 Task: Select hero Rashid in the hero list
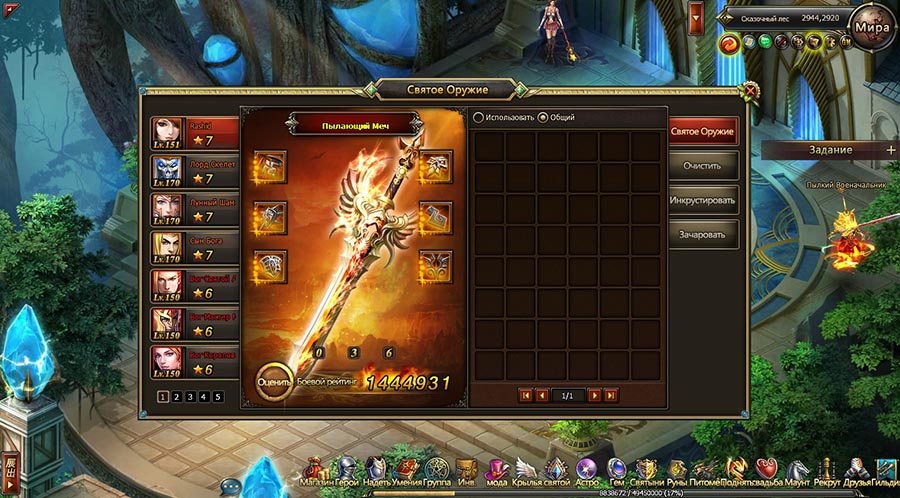point(195,132)
